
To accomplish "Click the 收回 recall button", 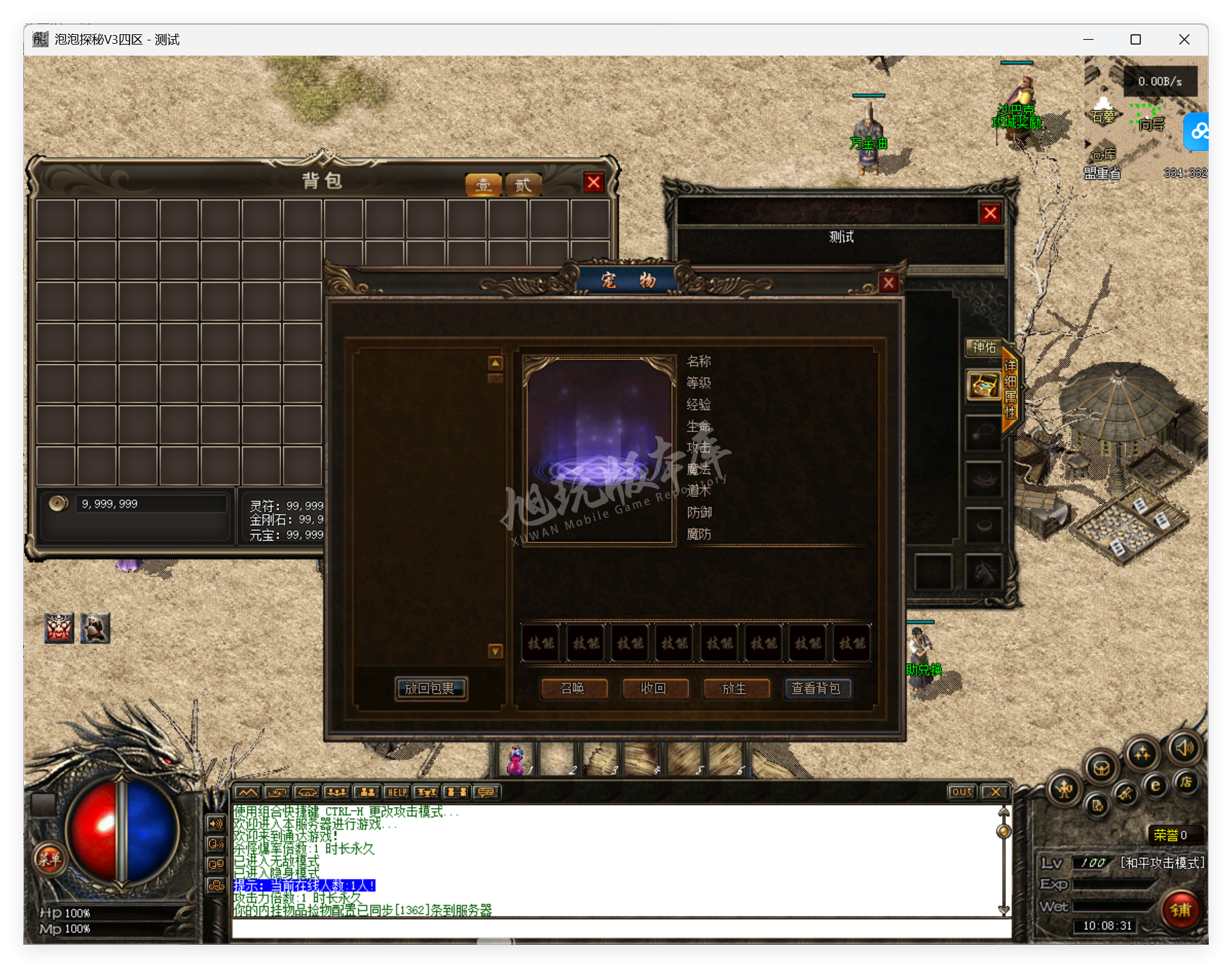I will coord(654,688).
